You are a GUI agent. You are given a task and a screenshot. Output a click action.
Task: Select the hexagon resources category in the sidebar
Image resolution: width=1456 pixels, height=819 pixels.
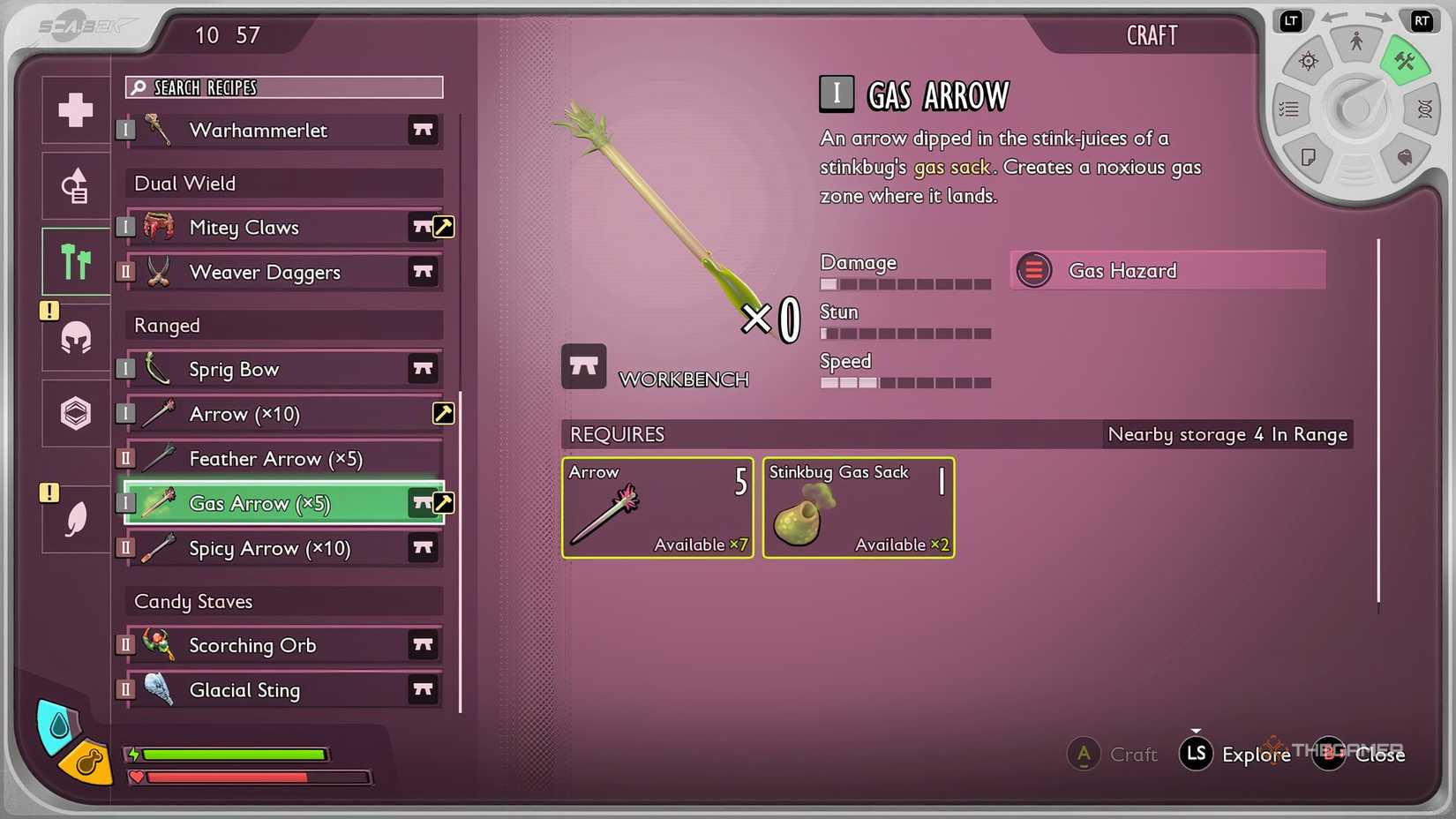75,413
